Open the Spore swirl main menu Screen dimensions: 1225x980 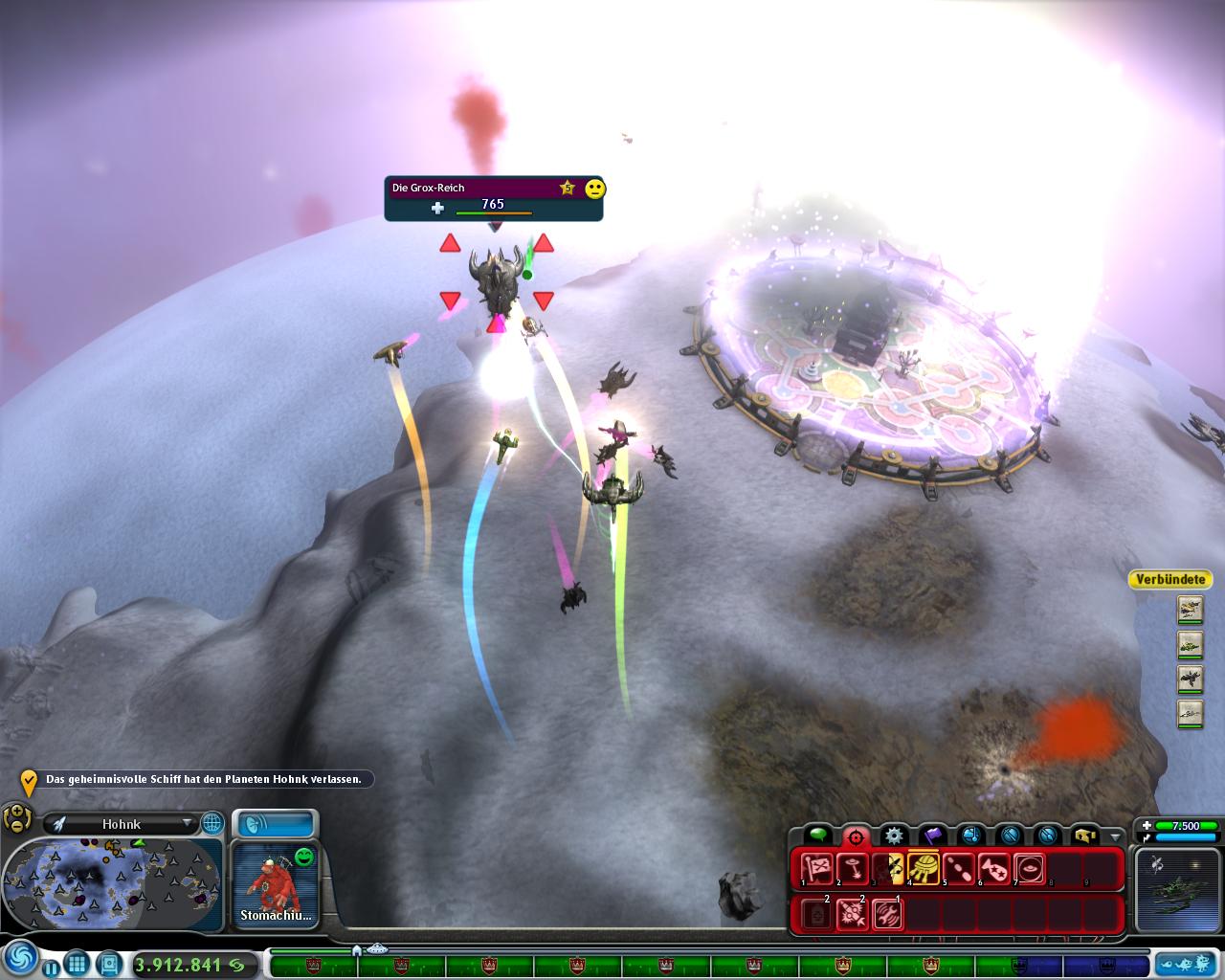tap(18, 958)
